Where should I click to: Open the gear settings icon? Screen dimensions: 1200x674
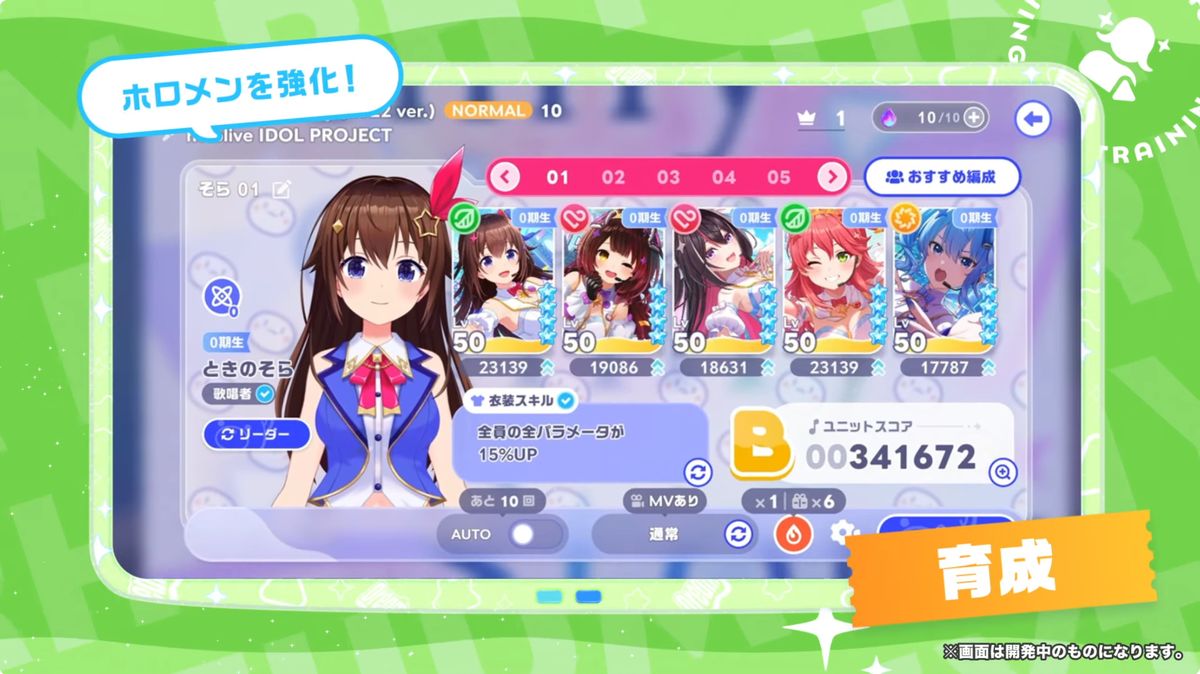(842, 533)
